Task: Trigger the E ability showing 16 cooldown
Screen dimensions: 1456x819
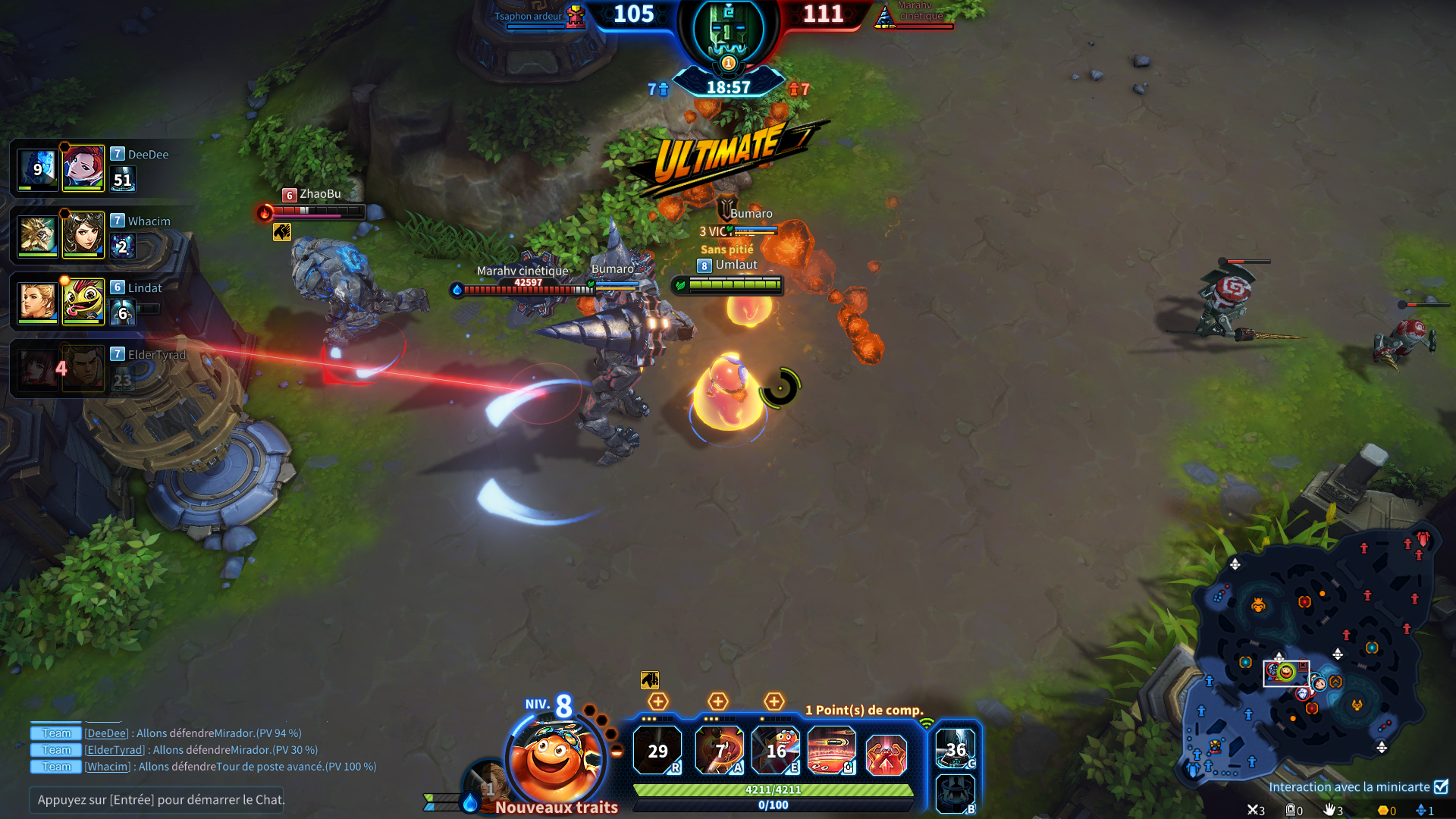Action: point(775,751)
